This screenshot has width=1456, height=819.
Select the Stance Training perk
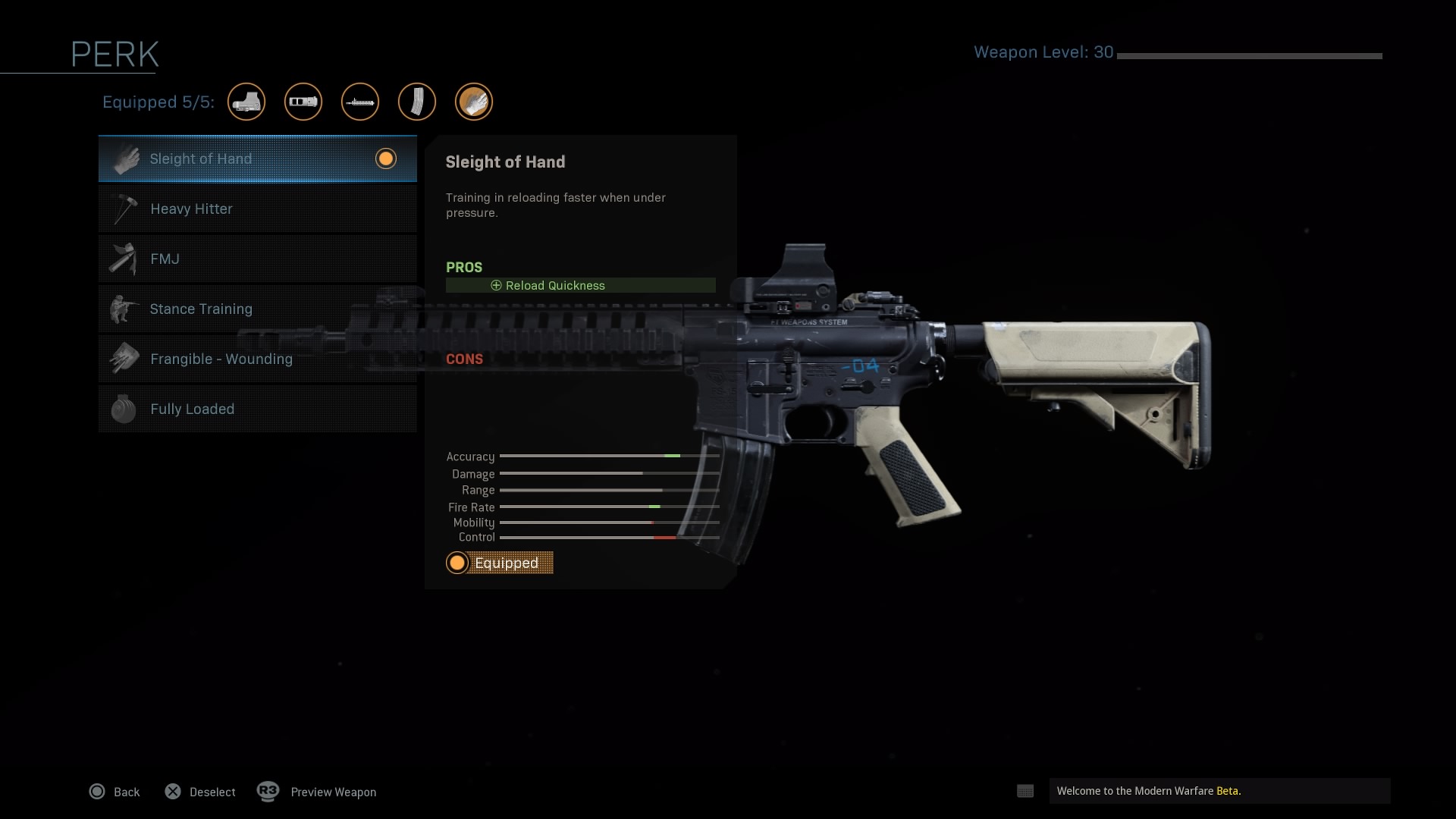[257, 309]
